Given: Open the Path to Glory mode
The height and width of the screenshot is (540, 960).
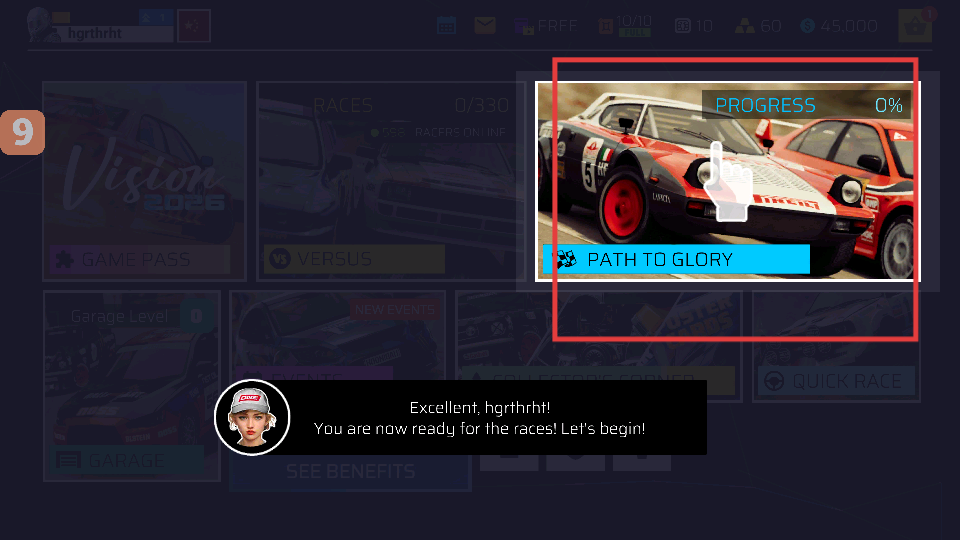Looking at the screenshot, I should point(727,181).
